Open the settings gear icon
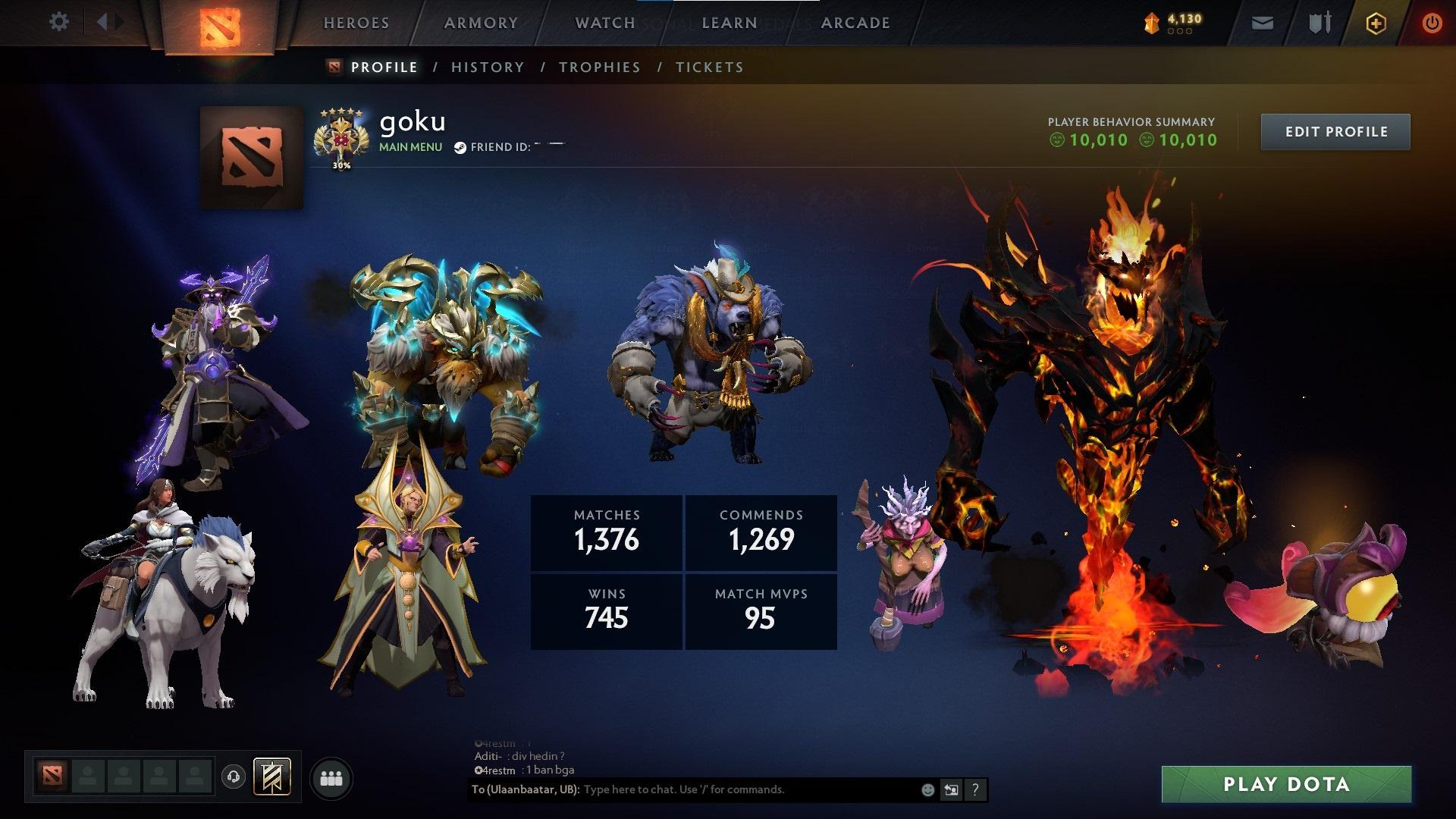Image resolution: width=1456 pixels, height=819 pixels. pos(59,21)
